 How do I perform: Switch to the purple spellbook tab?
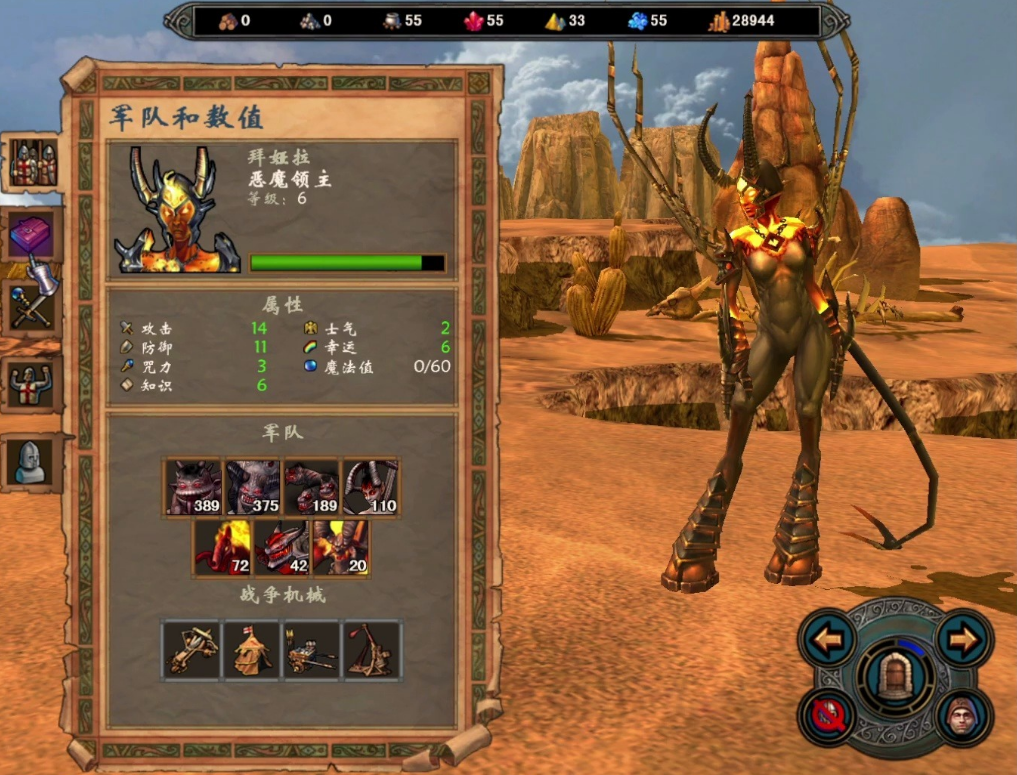(x=33, y=236)
